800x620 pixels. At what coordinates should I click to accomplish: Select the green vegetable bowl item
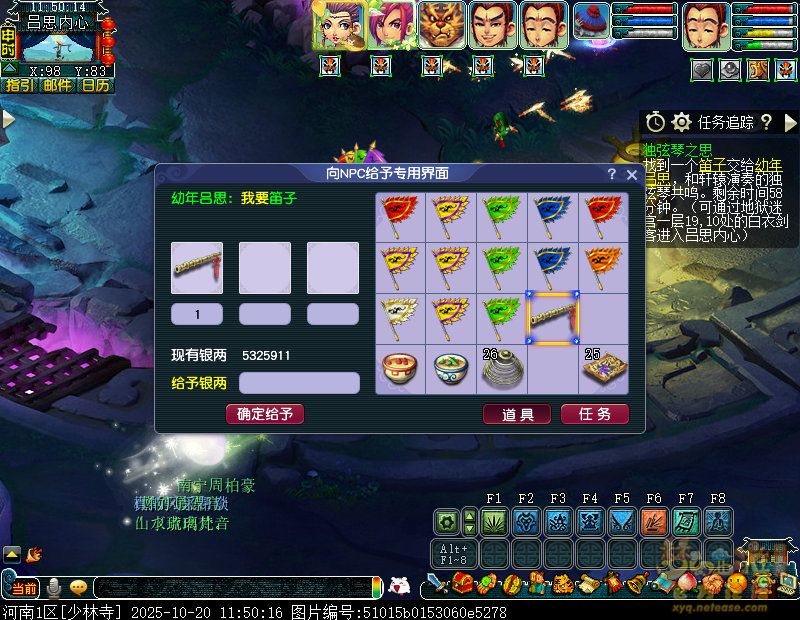[451, 369]
